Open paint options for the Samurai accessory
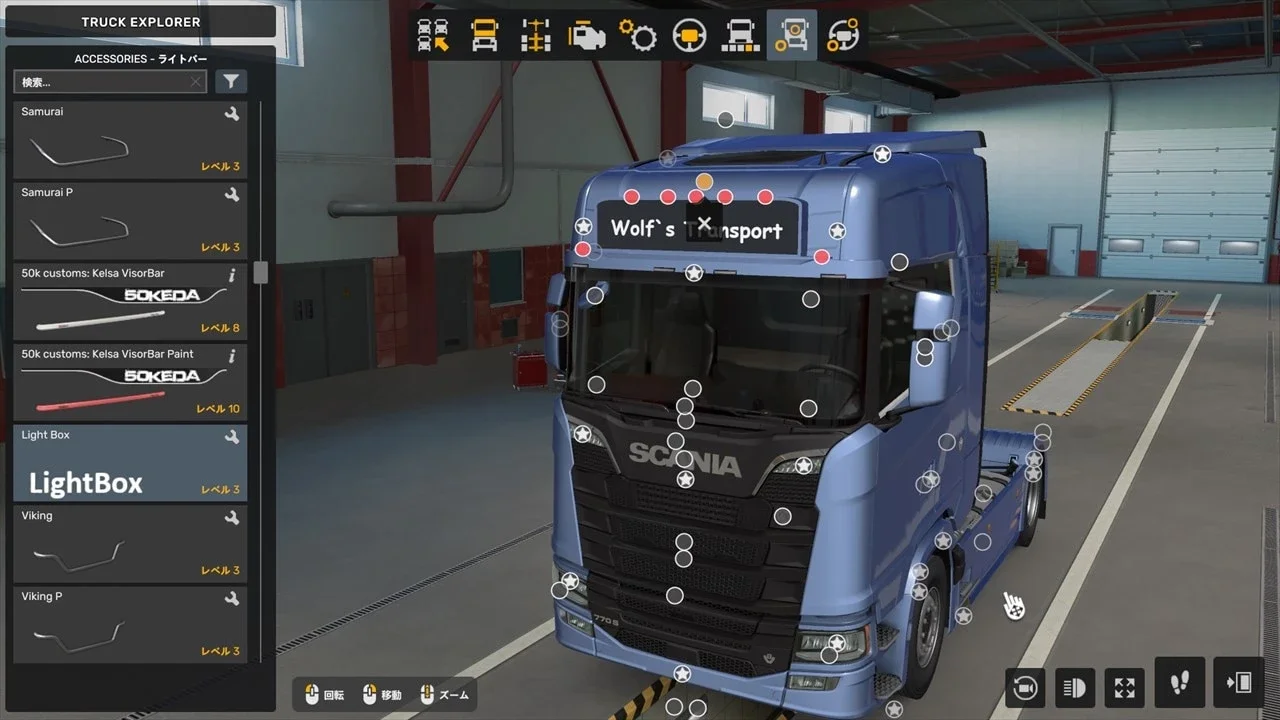 [x=232, y=113]
